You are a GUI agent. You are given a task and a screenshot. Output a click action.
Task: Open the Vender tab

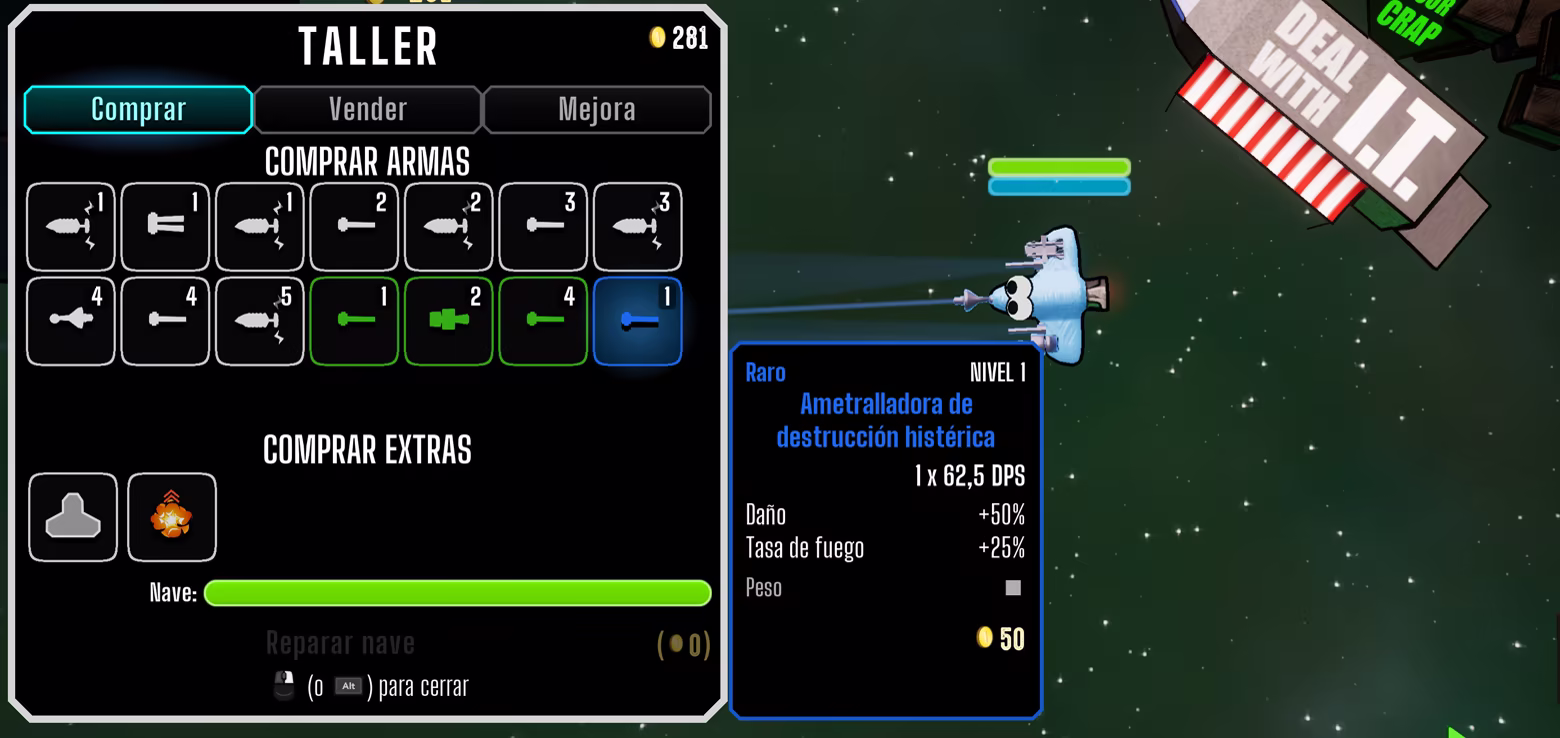click(367, 109)
